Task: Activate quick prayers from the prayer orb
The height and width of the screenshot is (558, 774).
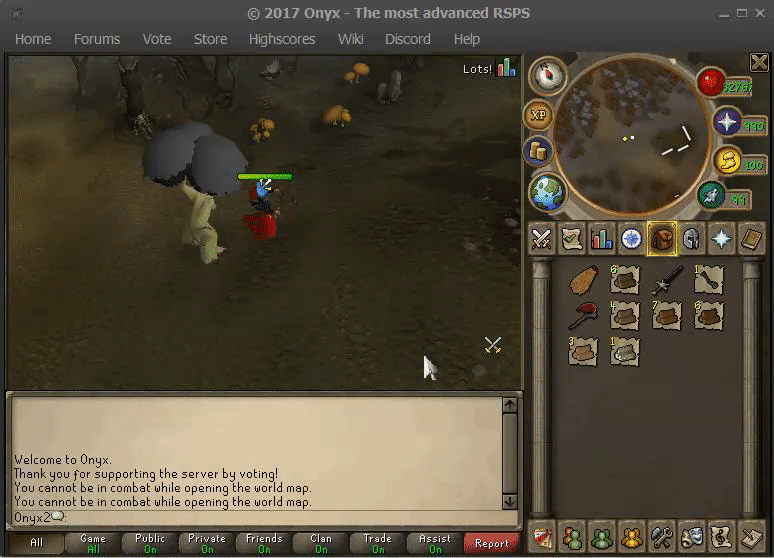Action: 727,123
